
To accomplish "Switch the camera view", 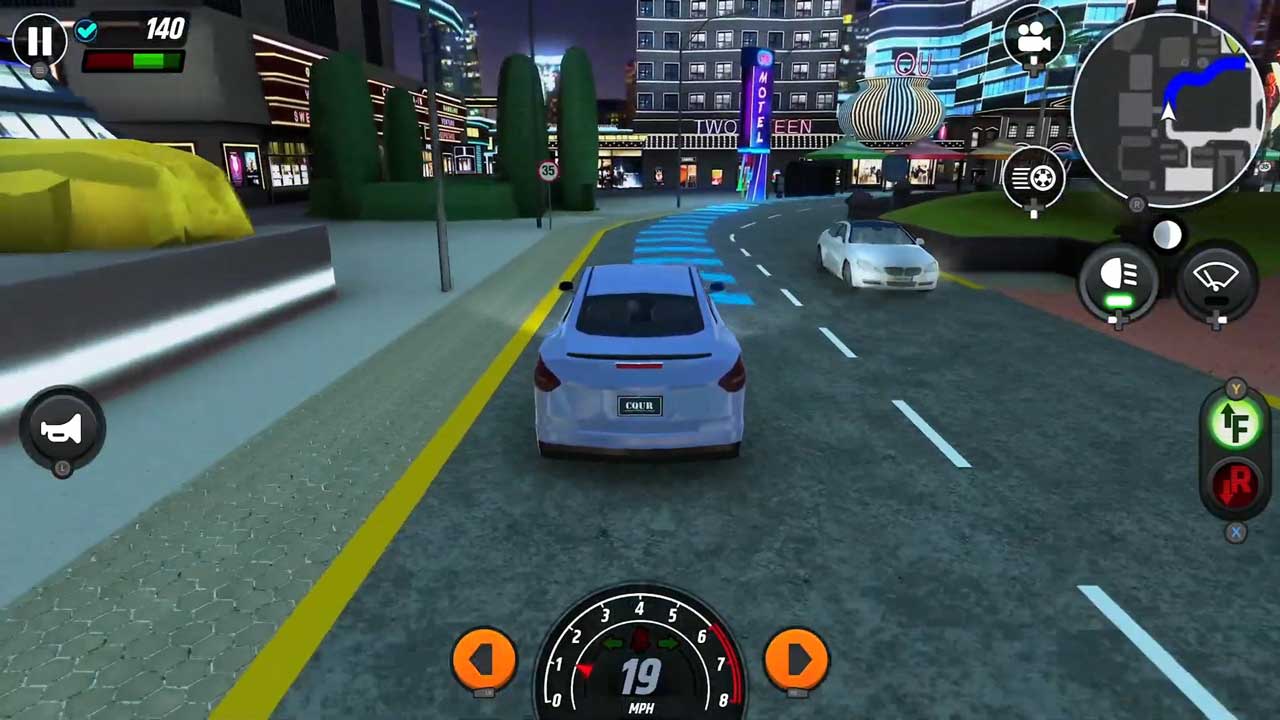I will pos(1033,39).
